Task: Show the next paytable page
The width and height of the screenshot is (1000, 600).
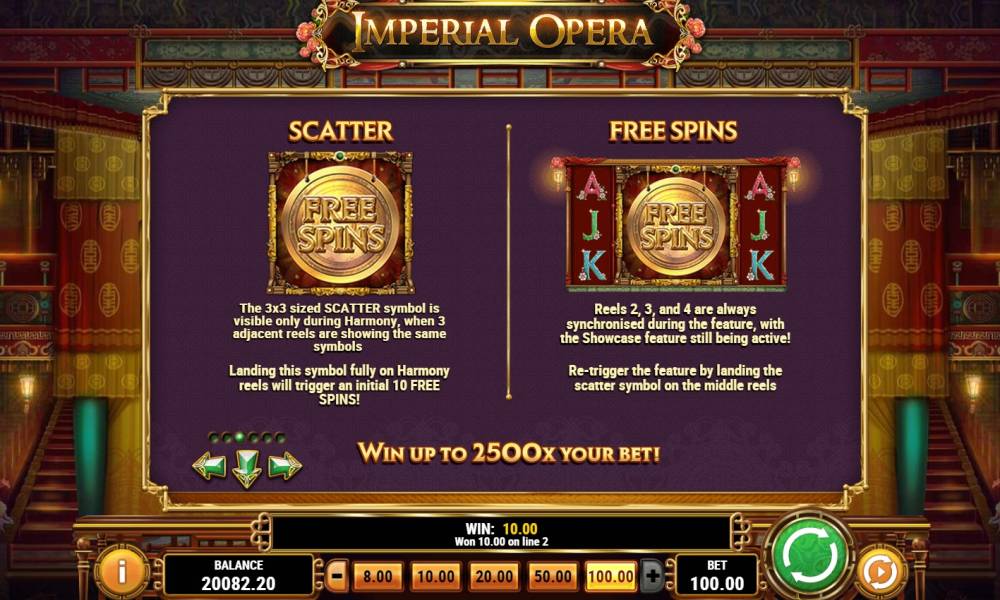Action: click(285, 466)
